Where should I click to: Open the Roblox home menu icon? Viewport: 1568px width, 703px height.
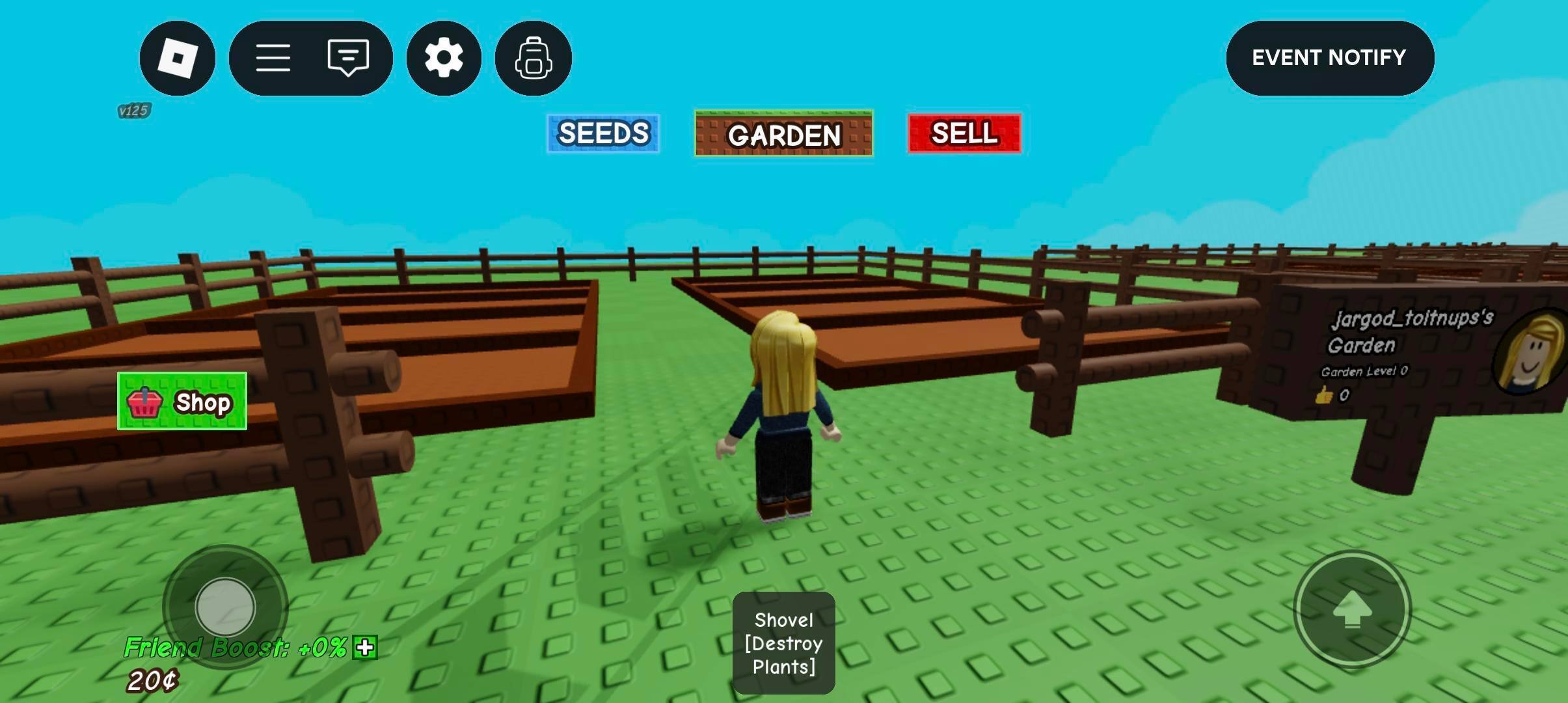177,58
